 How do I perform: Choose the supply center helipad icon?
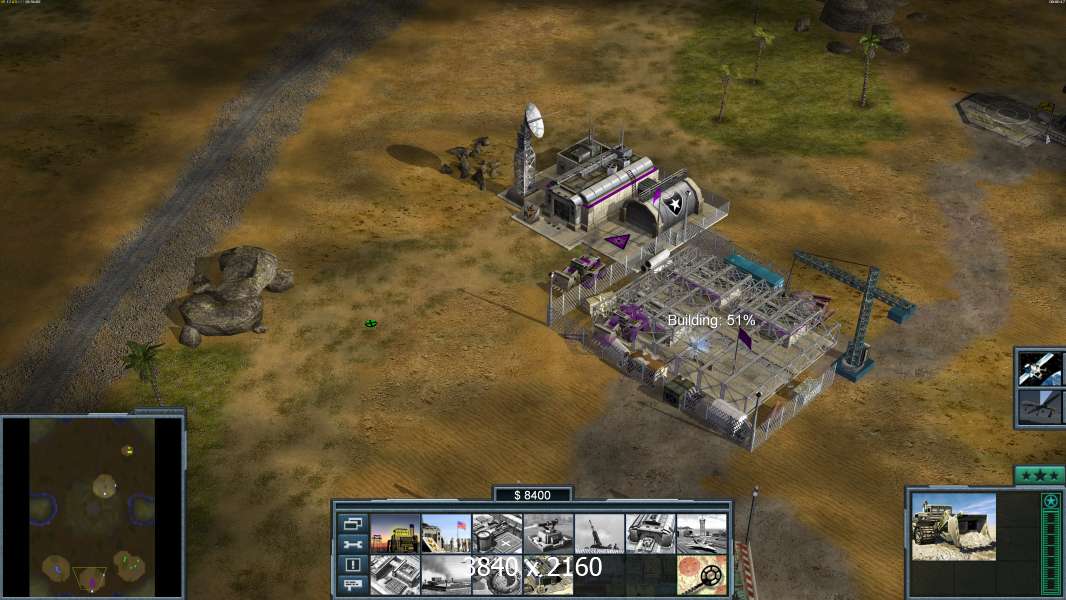(x=497, y=533)
